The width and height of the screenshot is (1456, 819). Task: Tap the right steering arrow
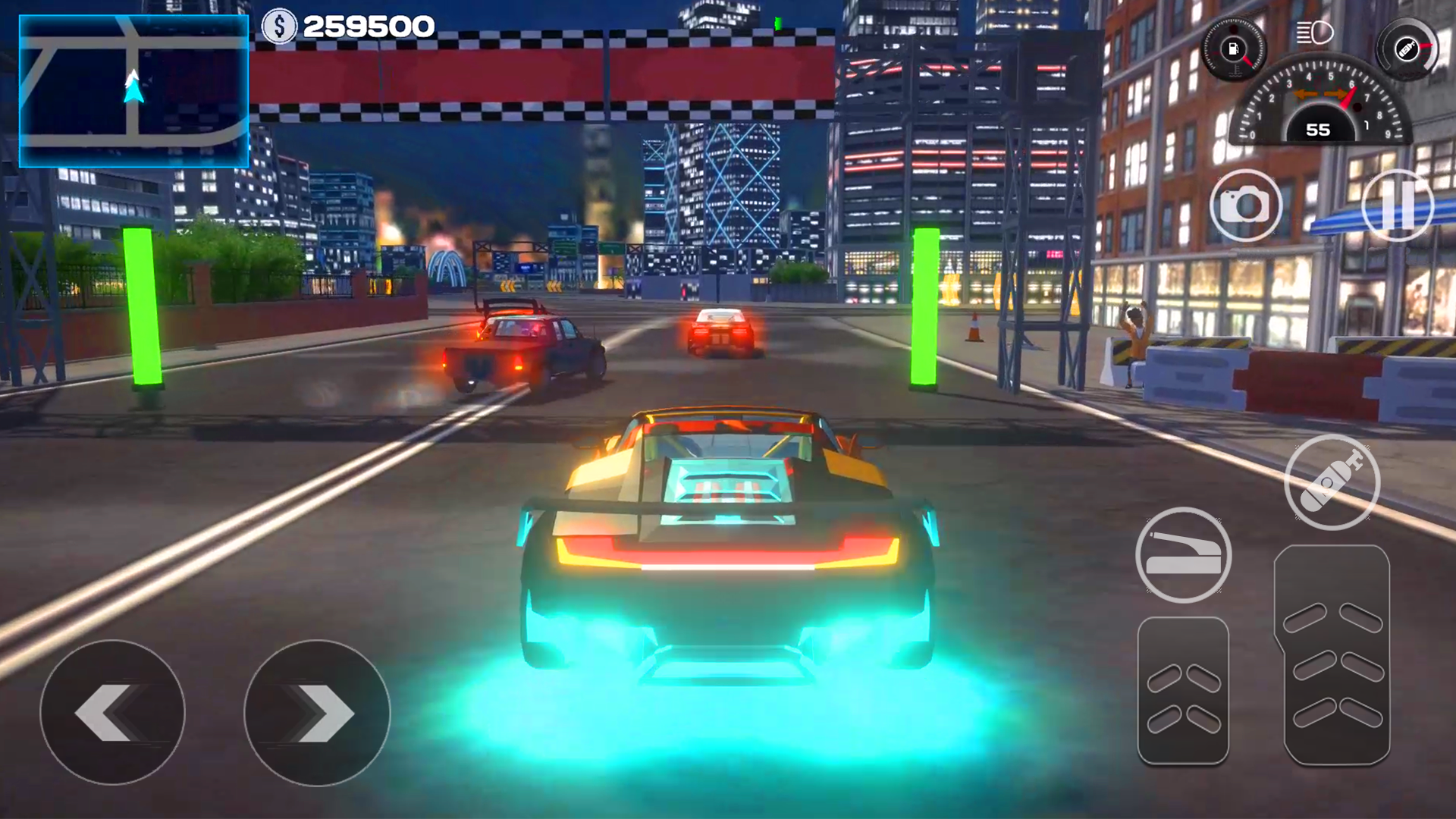point(317,711)
